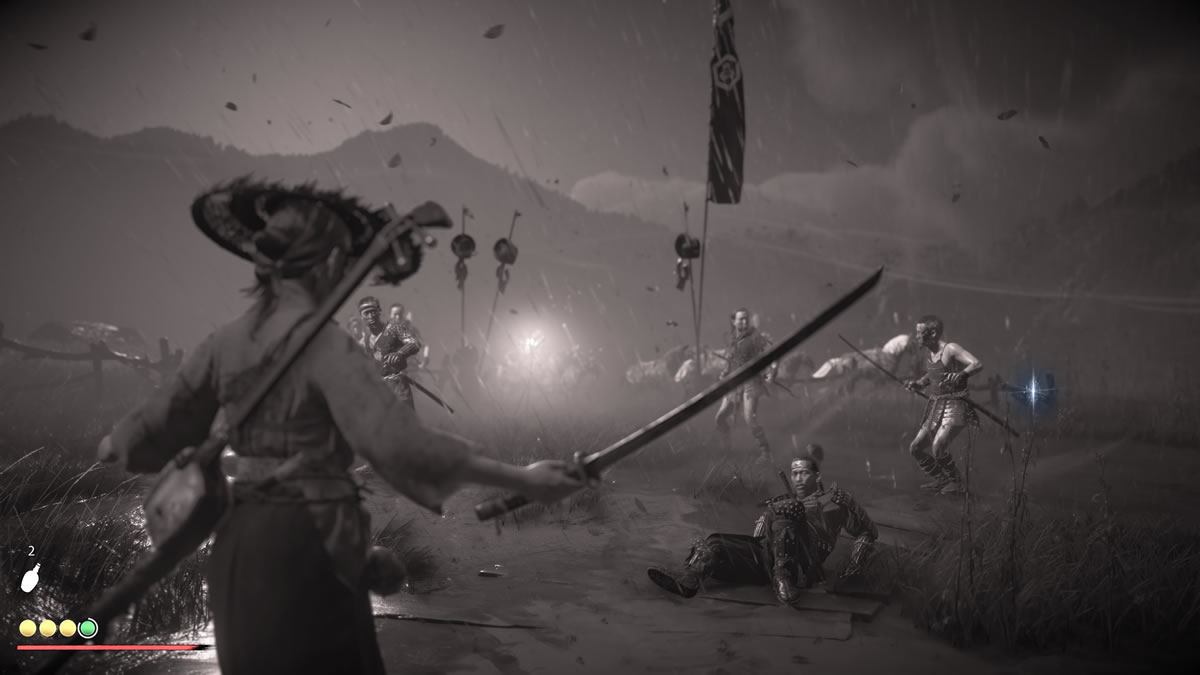Click the green resolve orb
Viewport: 1200px width, 675px height.
click(x=88, y=628)
